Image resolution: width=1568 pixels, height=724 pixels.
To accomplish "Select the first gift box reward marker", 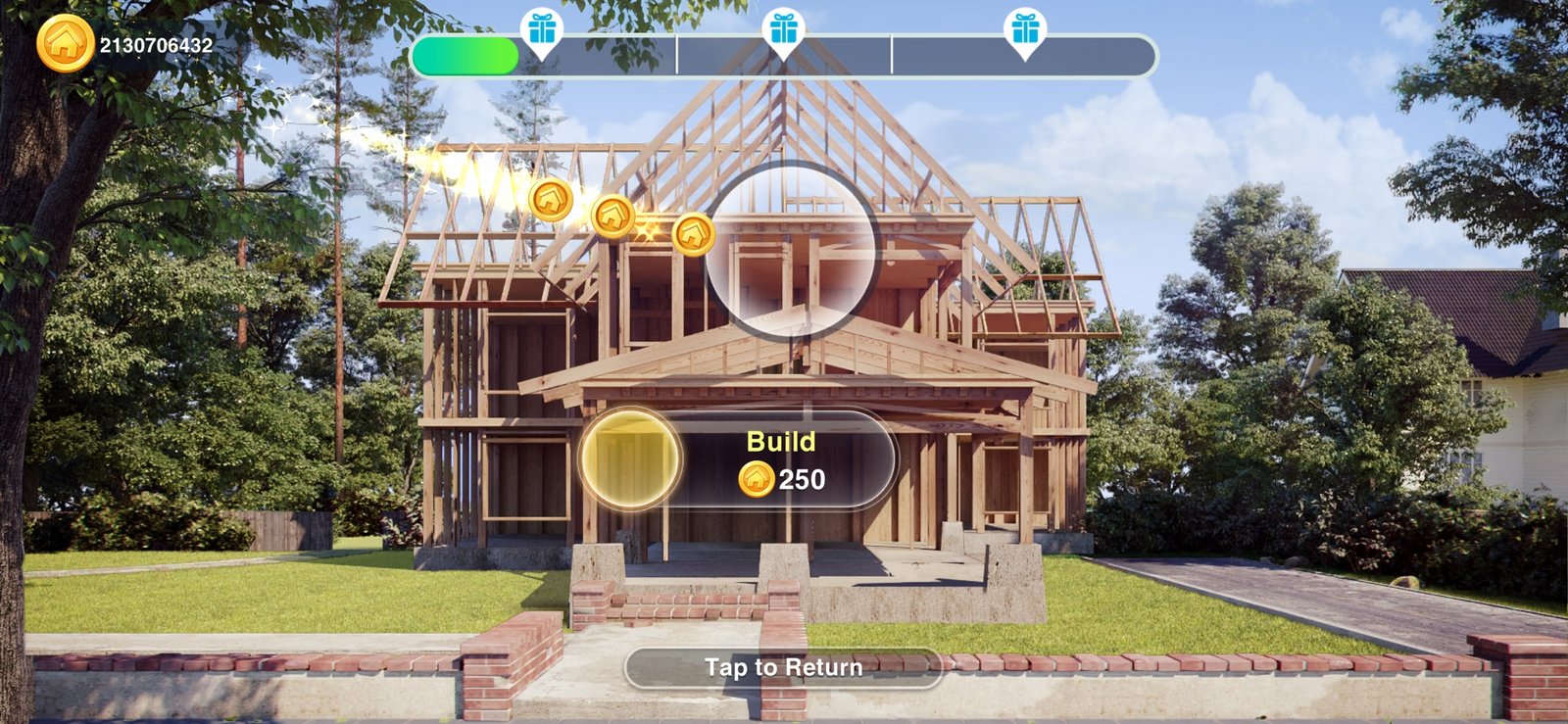I will (x=542, y=29).
